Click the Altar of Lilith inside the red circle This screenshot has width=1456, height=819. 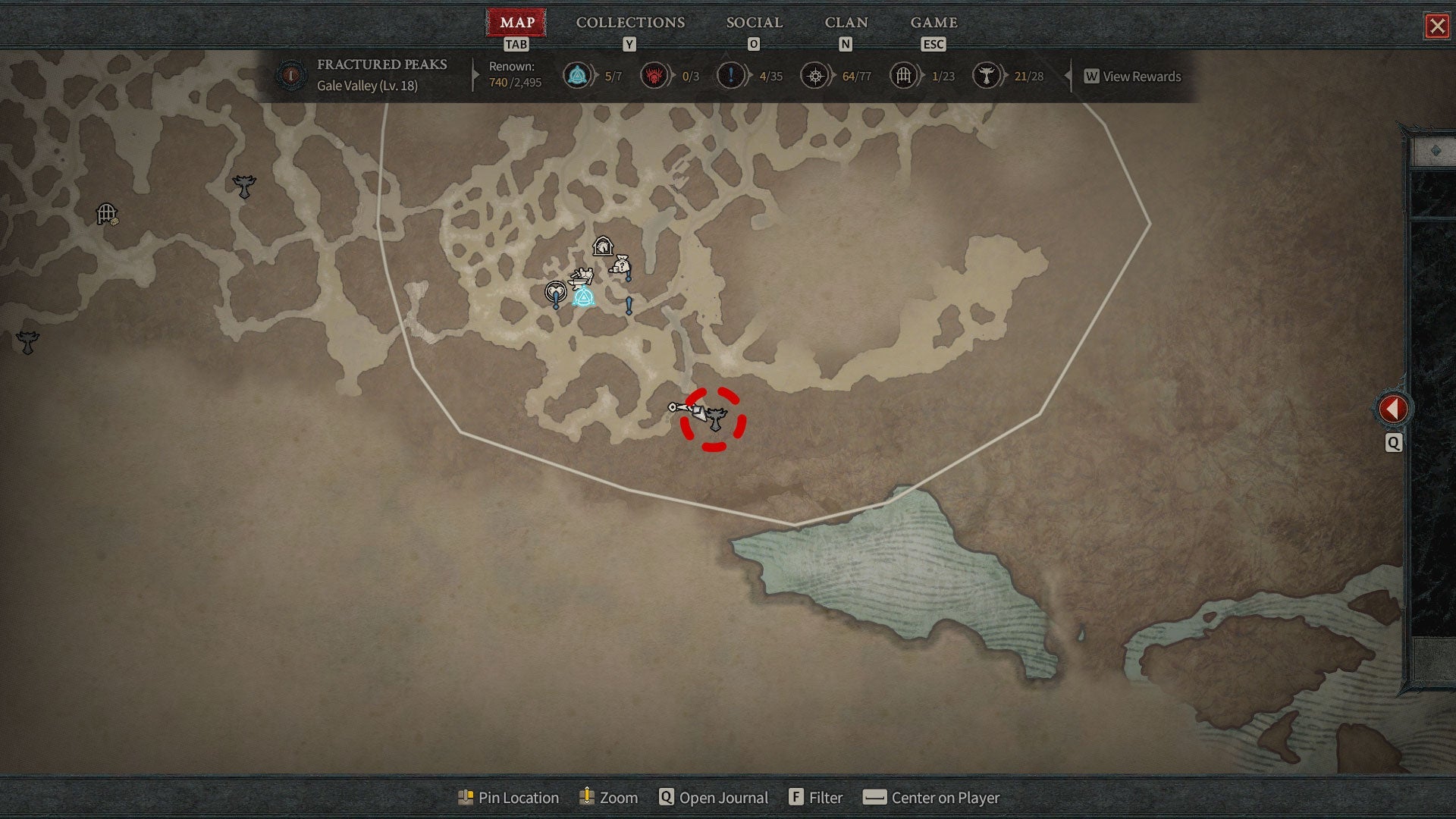click(x=716, y=419)
